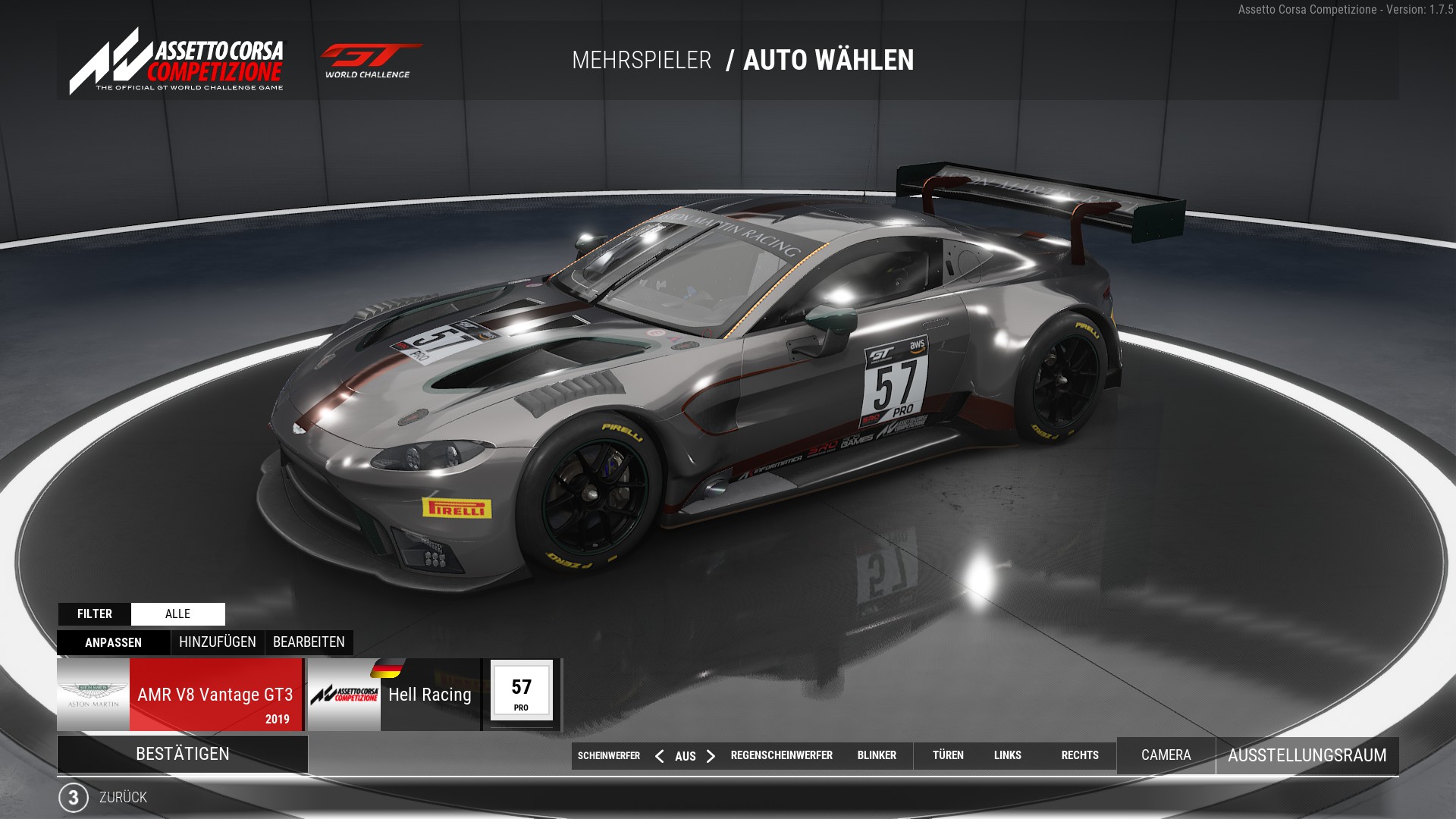Activate the Blinker indicators
The image size is (1456, 819).
(877, 755)
